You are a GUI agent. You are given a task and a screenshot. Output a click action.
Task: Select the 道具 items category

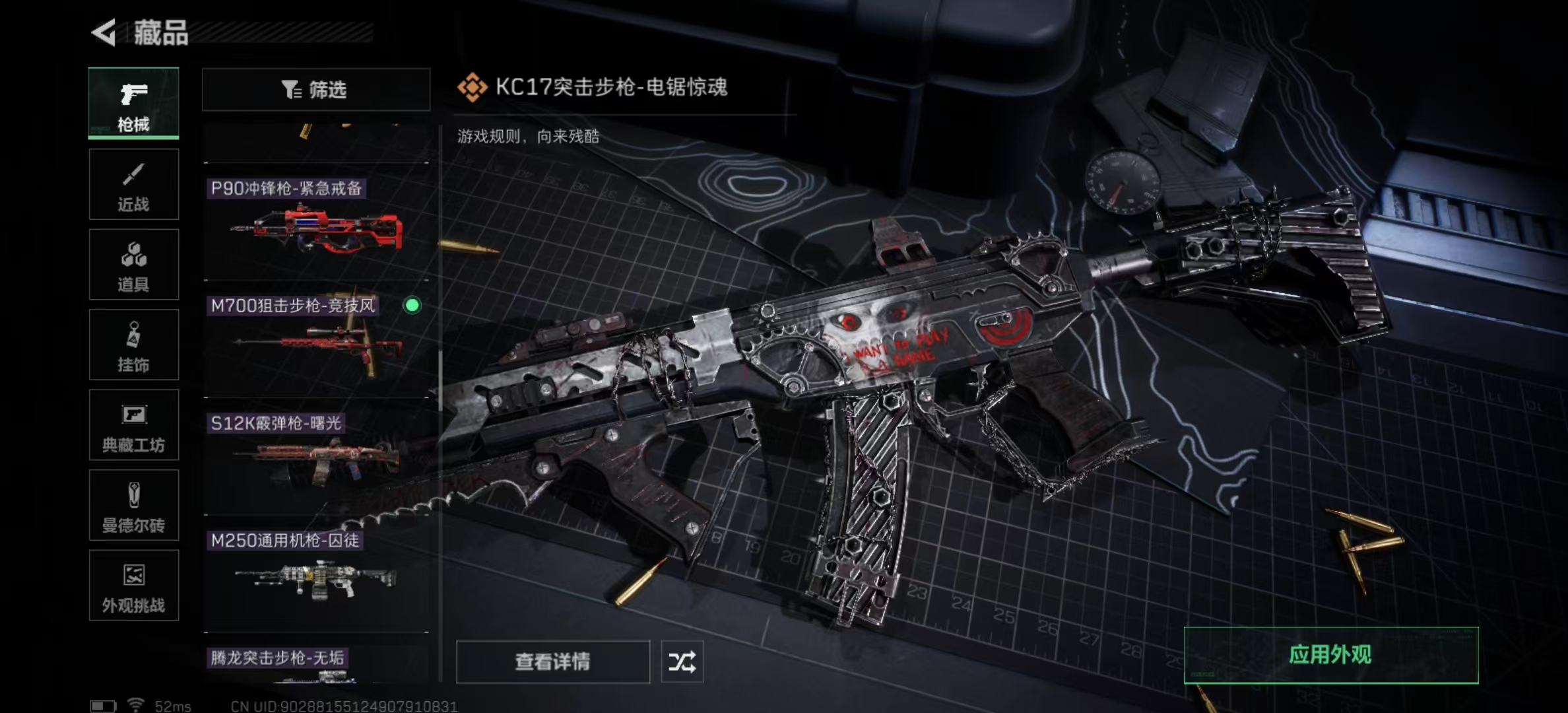tap(133, 265)
